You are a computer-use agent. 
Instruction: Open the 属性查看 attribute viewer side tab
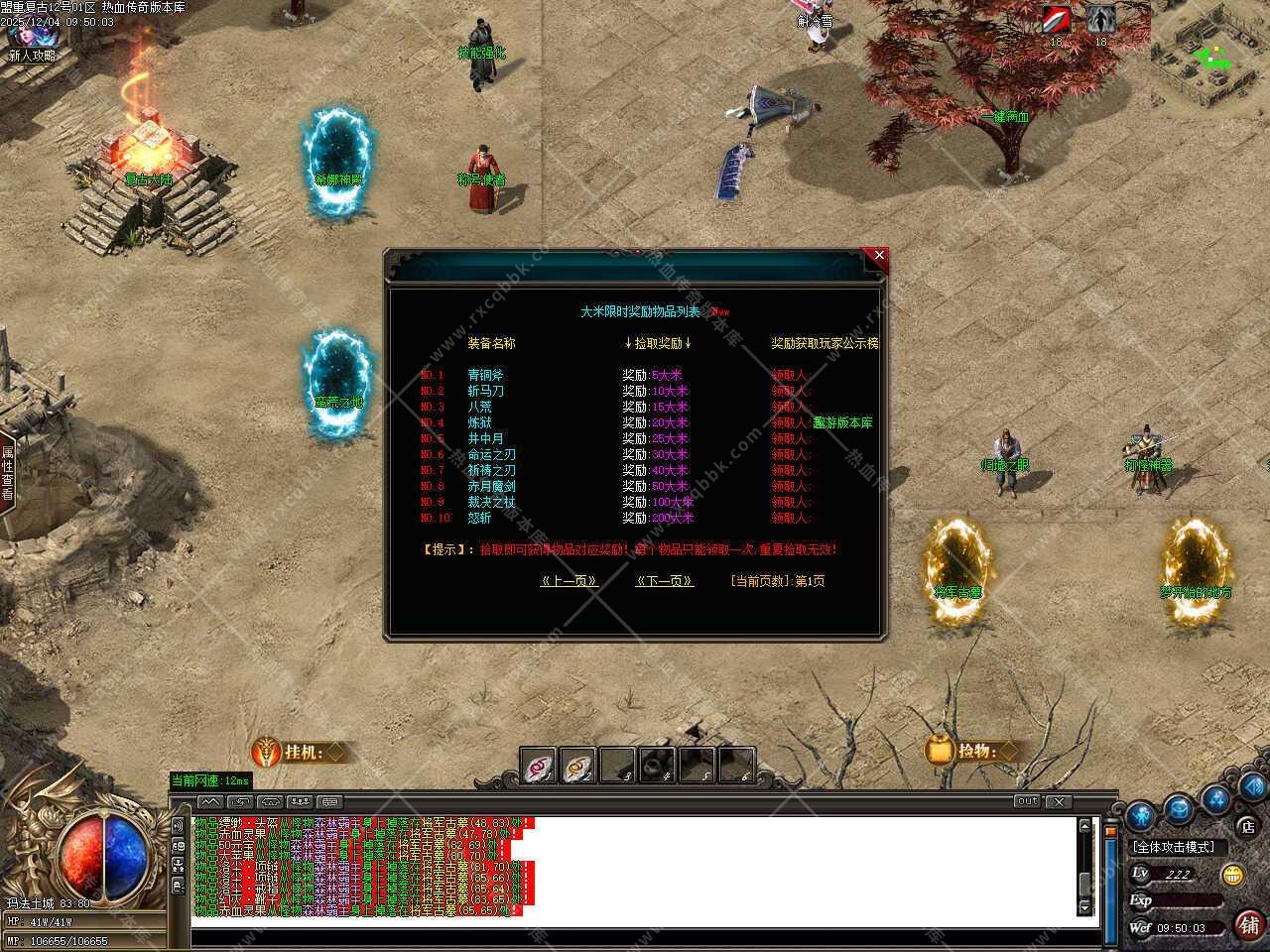(7, 472)
